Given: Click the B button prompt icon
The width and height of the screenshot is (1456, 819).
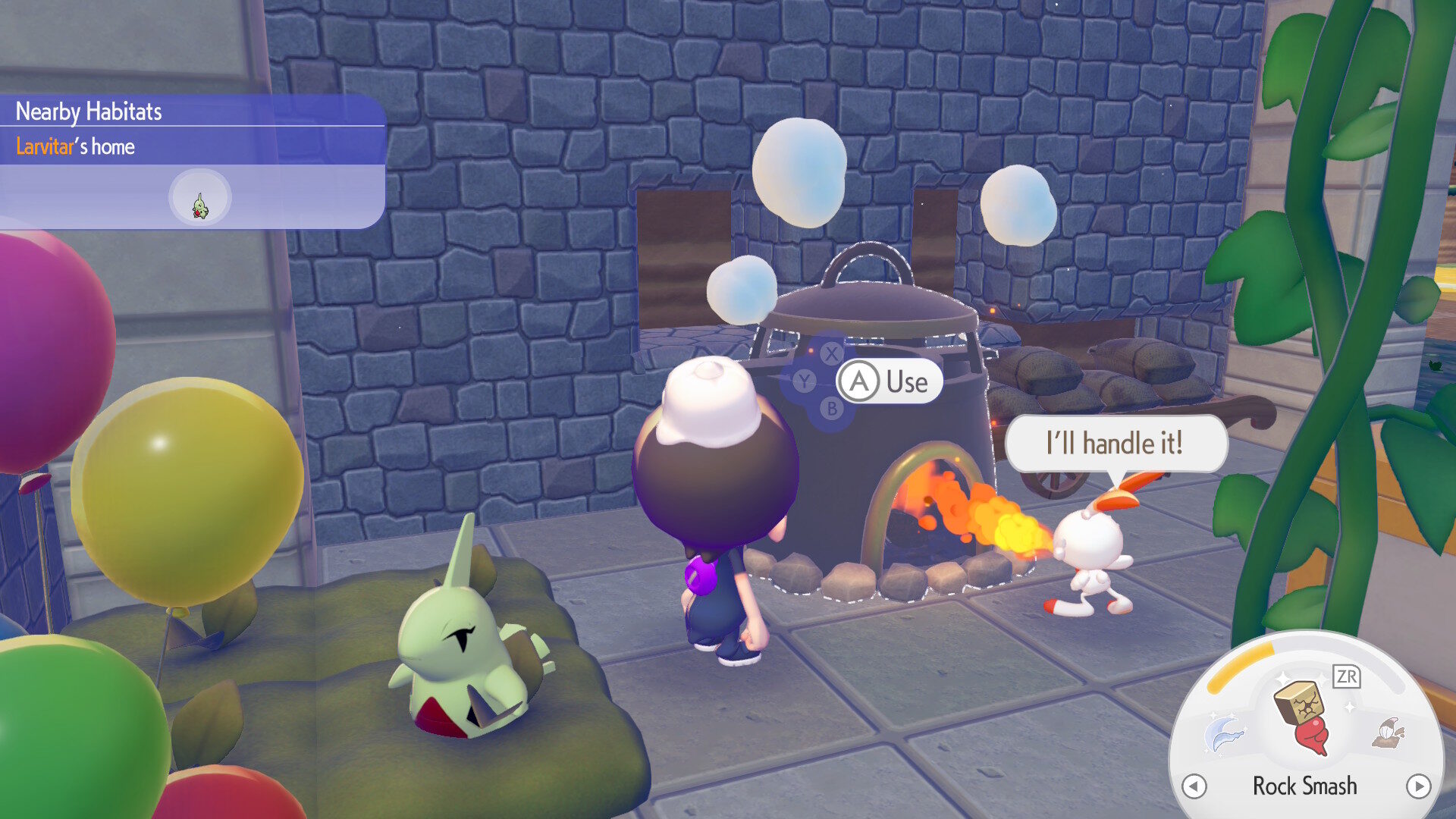Looking at the screenshot, I should click(x=832, y=408).
